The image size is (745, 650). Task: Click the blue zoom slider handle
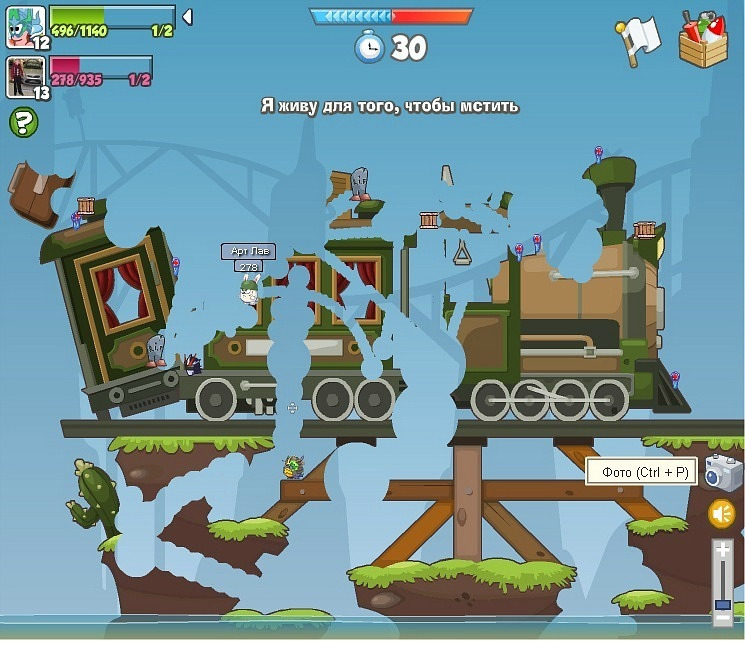pos(722,604)
